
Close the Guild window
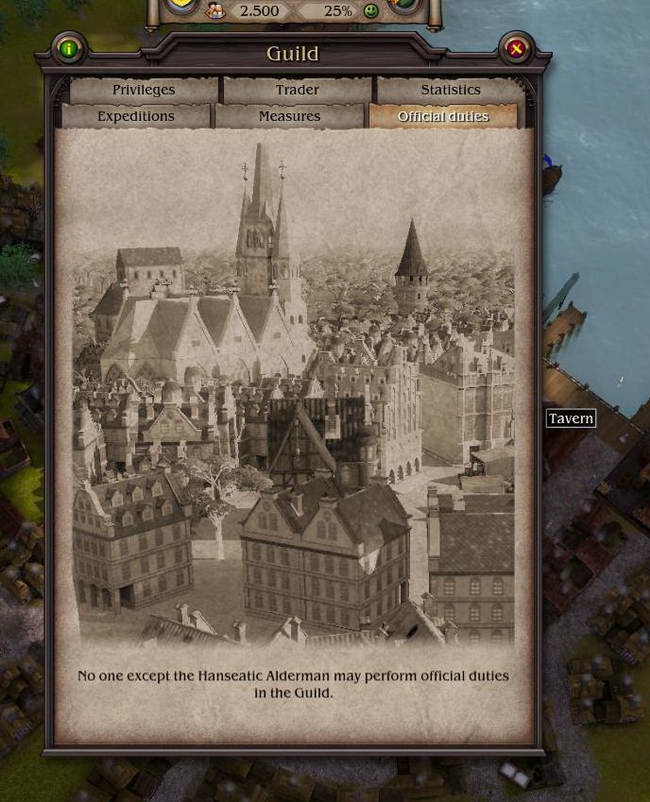(x=516, y=48)
